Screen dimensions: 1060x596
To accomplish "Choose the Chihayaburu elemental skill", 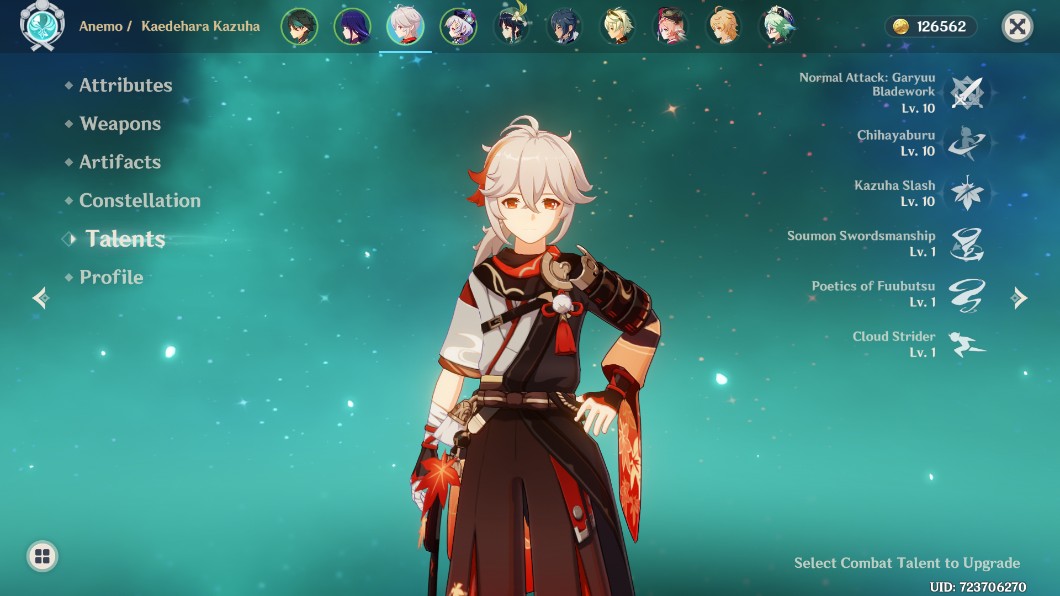I will [x=967, y=143].
